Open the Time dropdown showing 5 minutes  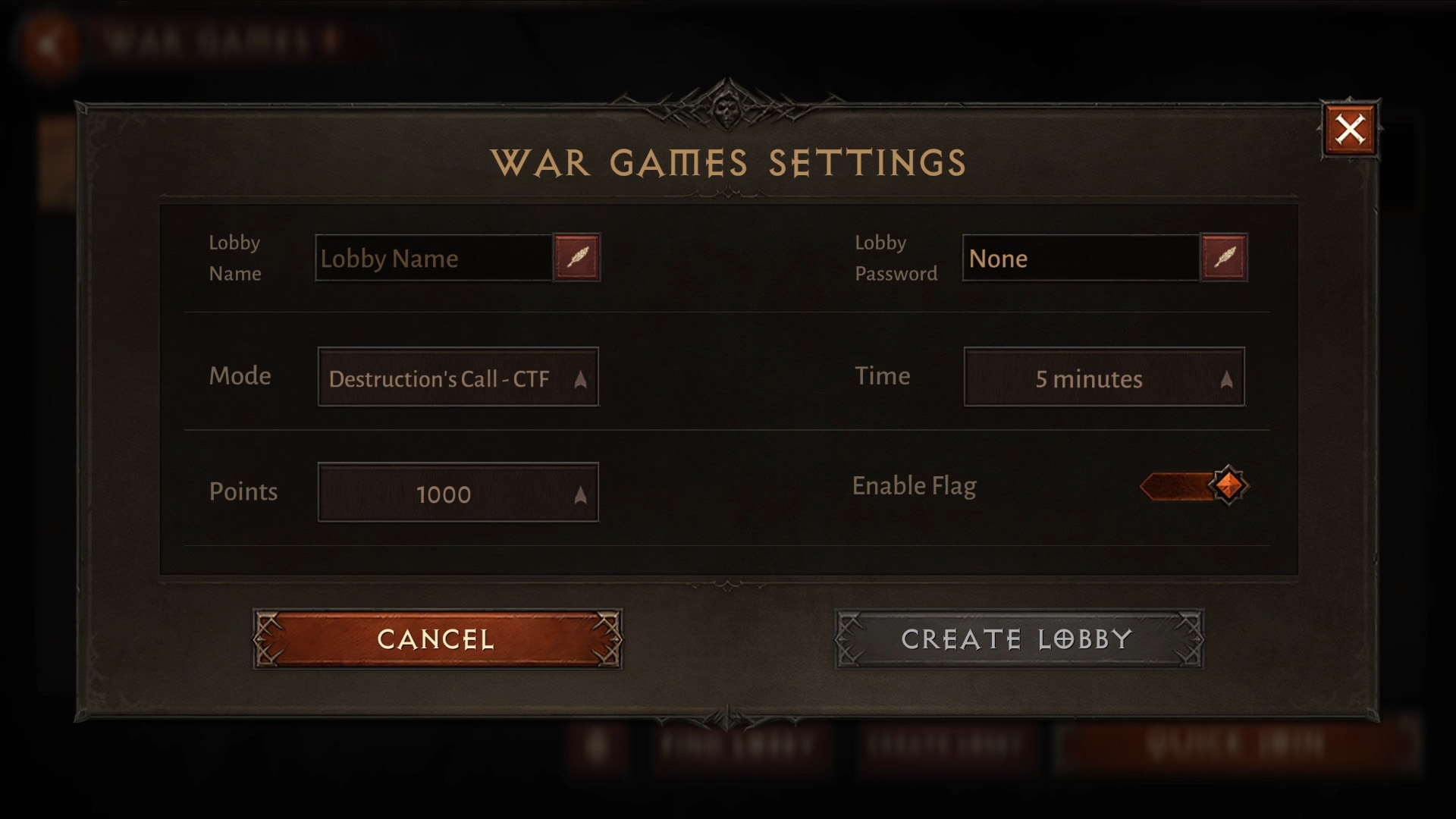1103,377
